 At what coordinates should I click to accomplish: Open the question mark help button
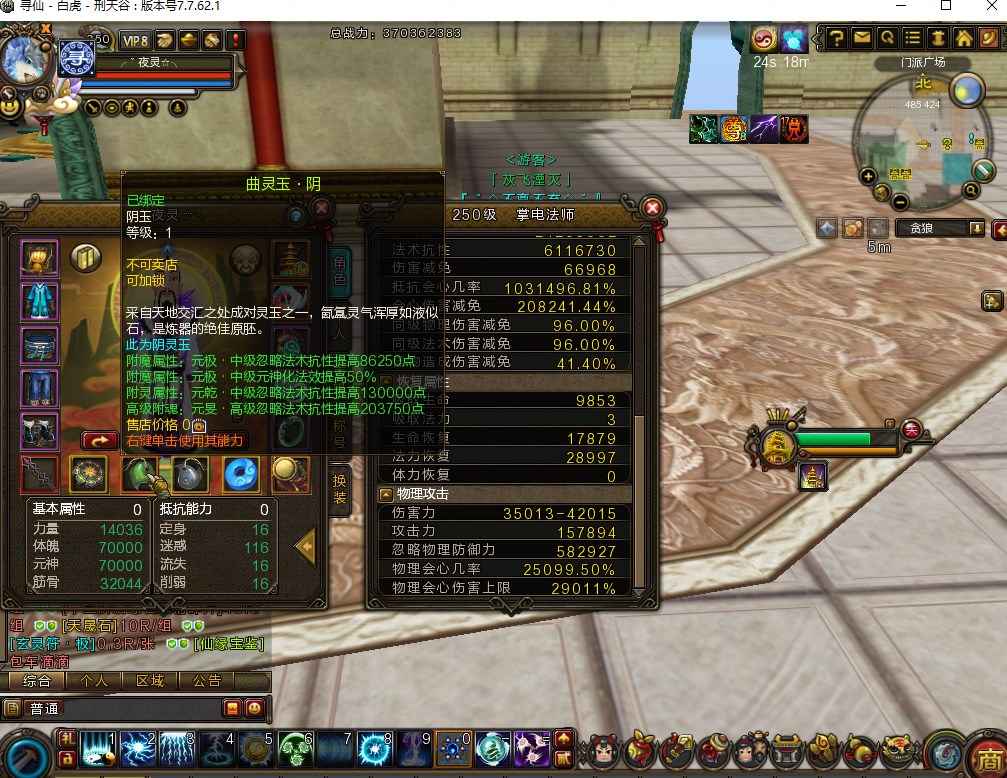point(836,38)
